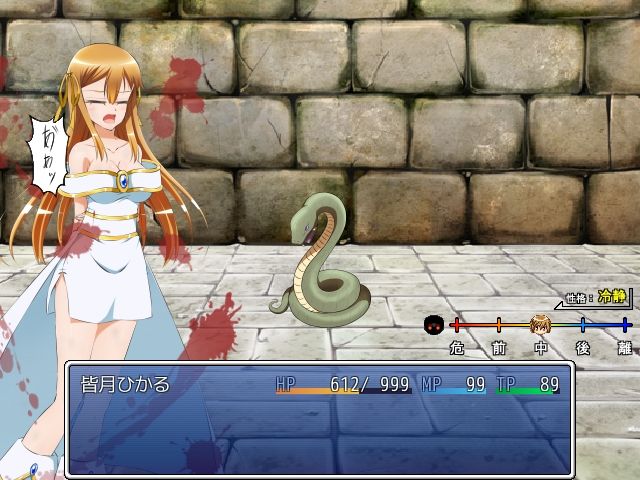Click the dark enemy icon on distance gauge
Viewport: 640px width, 480px height.
434,325
